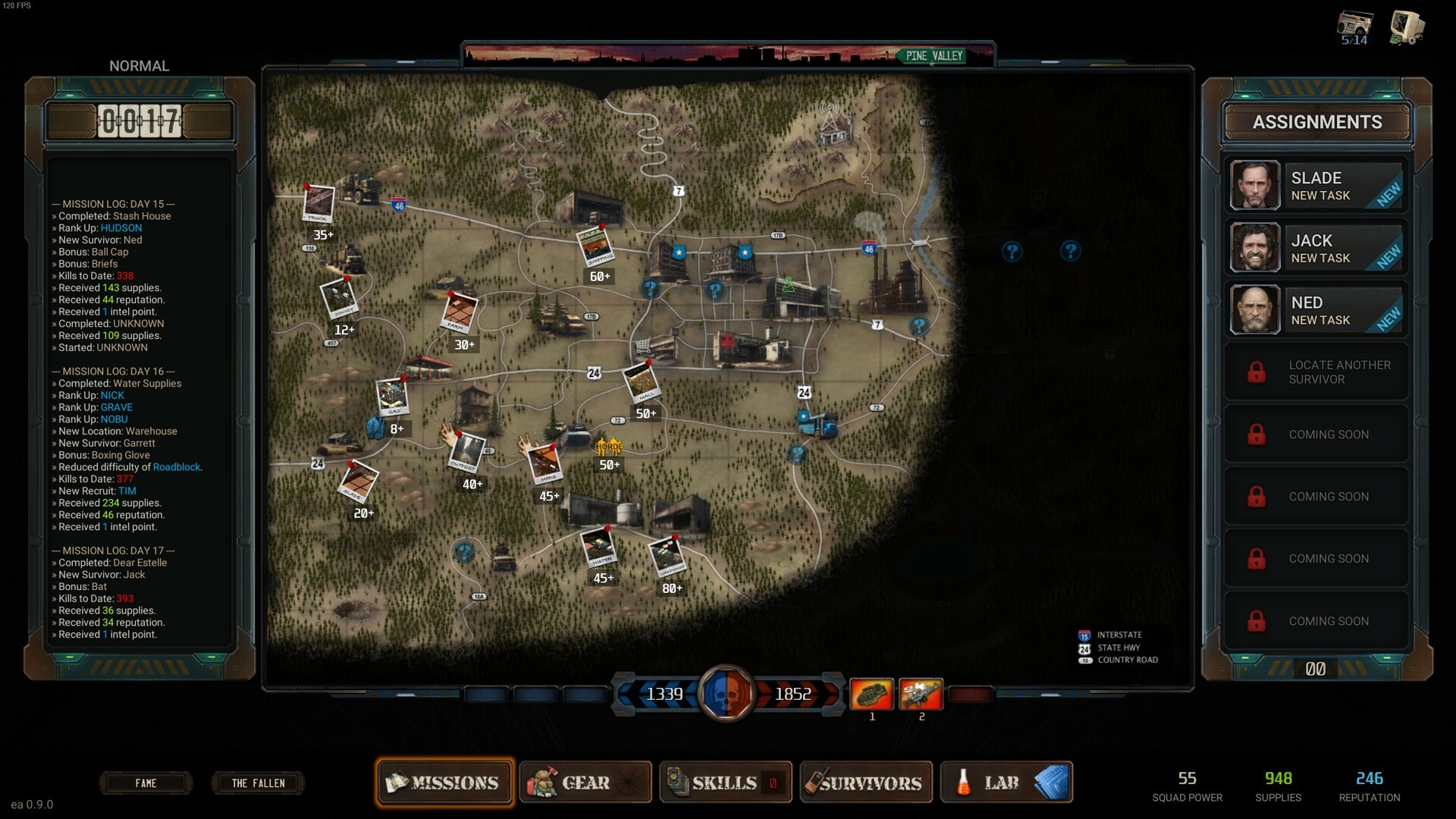Choose the Gas station mission (8+)
This screenshot has width=1456, height=819.
392,397
